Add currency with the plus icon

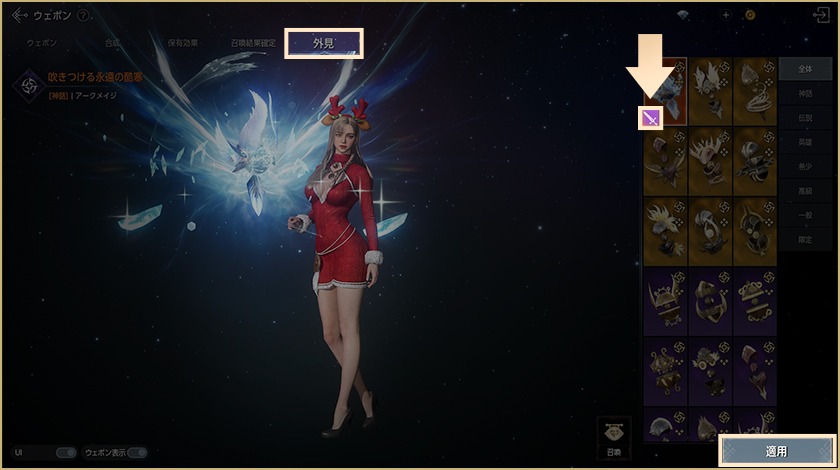click(x=726, y=15)
